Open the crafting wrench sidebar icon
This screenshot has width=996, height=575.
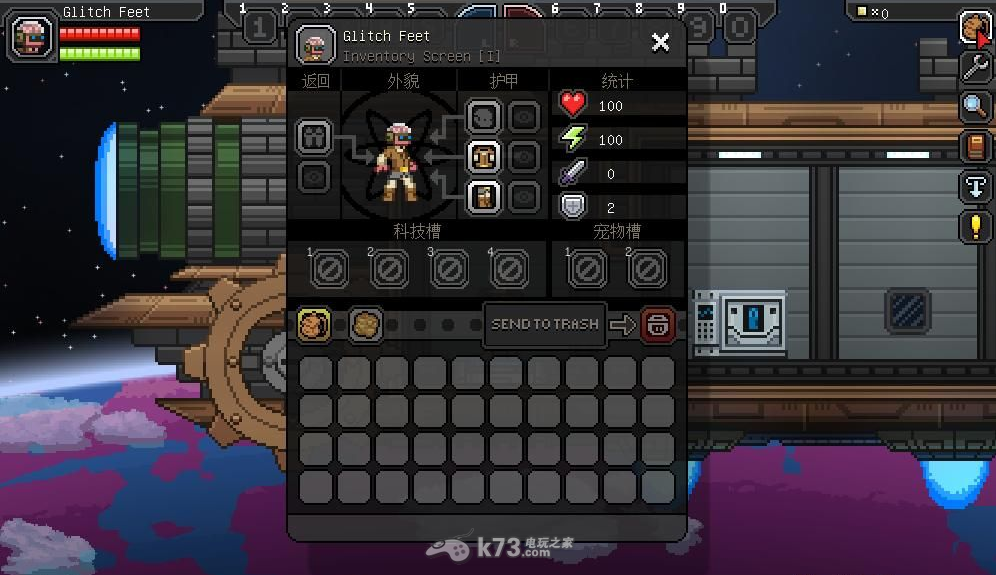975,67
